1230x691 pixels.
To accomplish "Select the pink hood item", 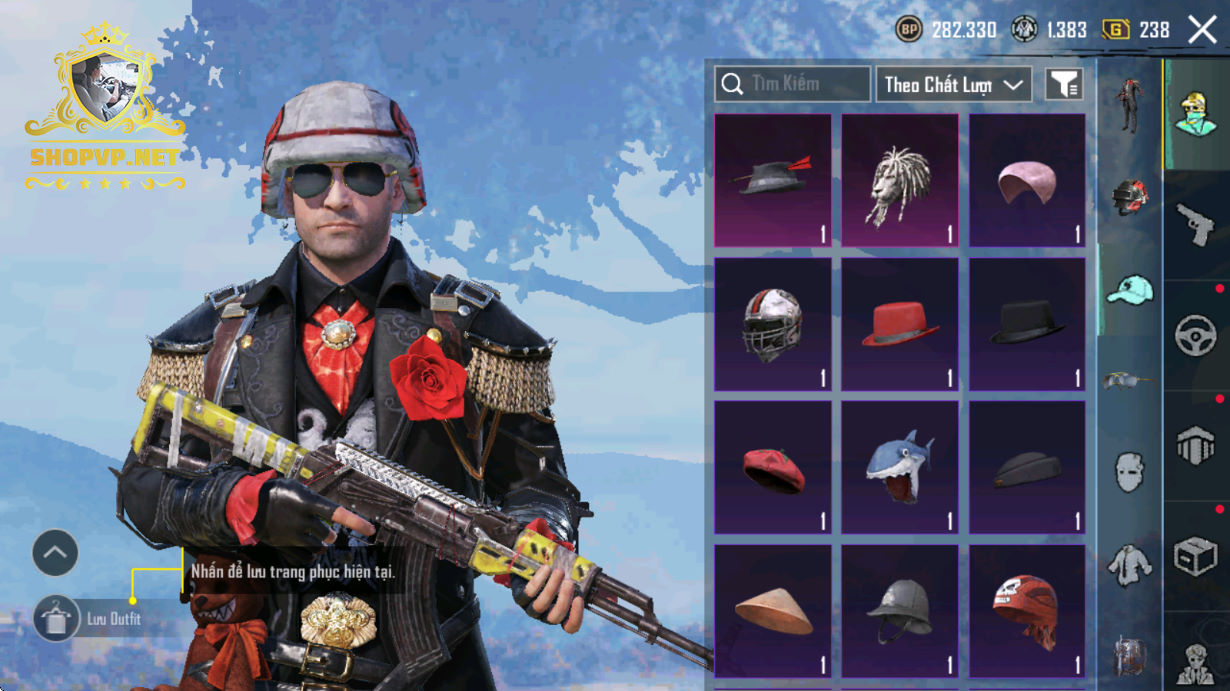I will click(1027, 180).
